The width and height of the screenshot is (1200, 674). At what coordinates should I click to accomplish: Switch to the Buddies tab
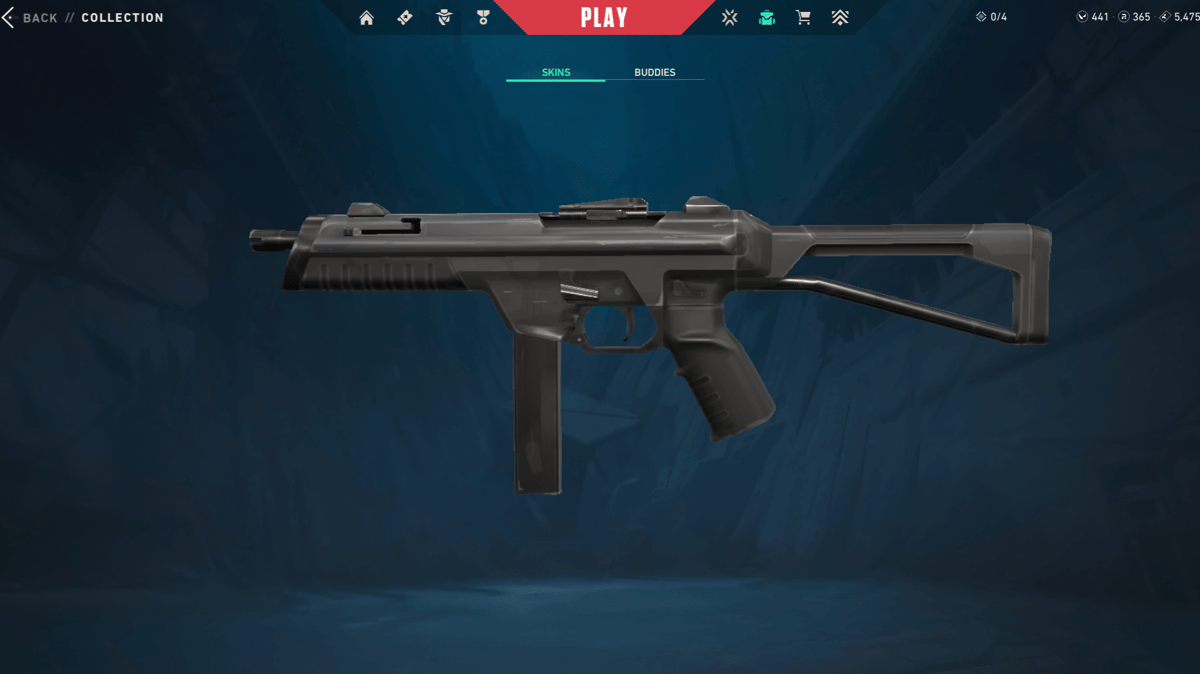pyautogui.click(x=655, y=73)
